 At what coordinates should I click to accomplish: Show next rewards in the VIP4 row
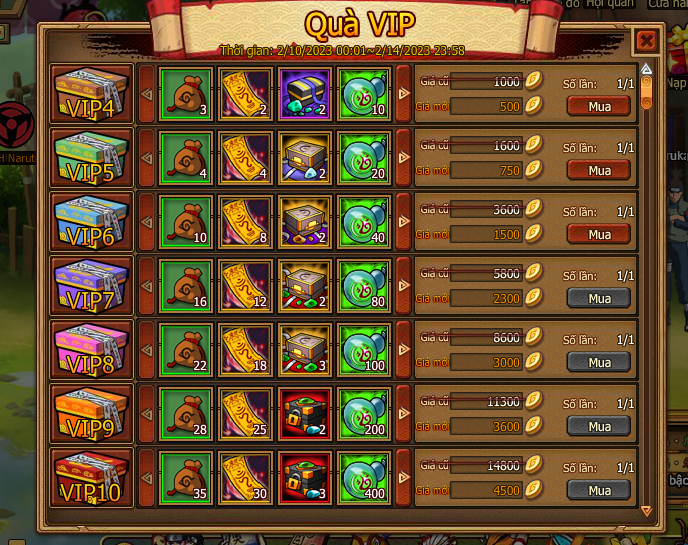click(404, 94)
